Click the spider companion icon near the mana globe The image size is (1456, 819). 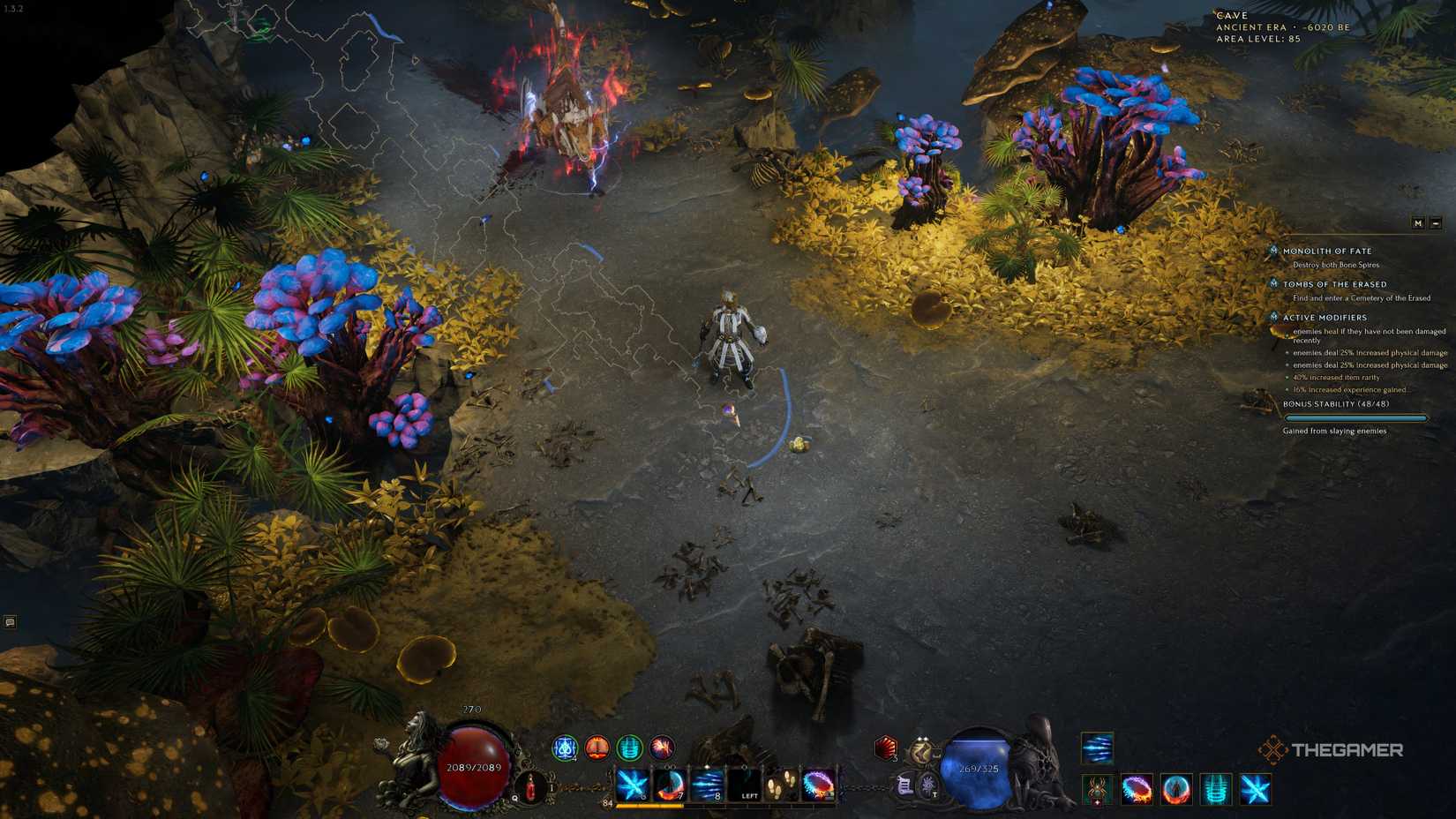click(x=1096, y=791)
